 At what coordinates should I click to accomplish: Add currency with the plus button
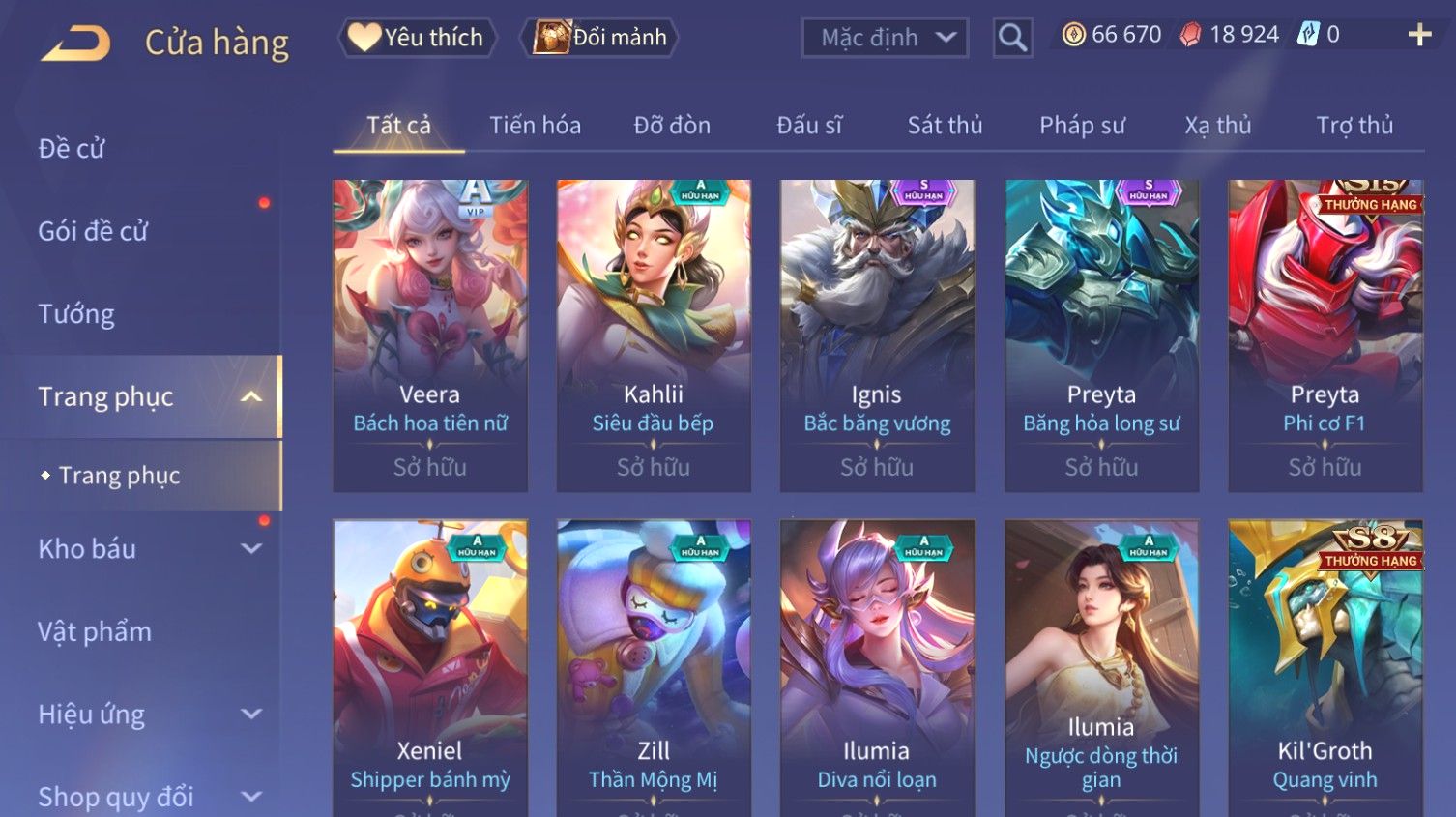(1419, 35)
